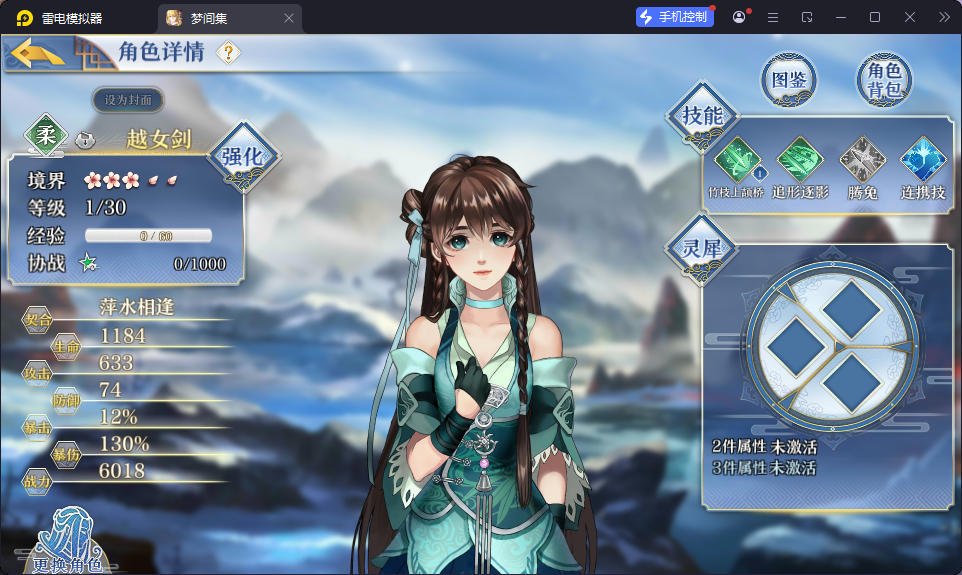Click the 柔 attribute badge
This screenshot has width=962, height=575.
pos(46,135)
